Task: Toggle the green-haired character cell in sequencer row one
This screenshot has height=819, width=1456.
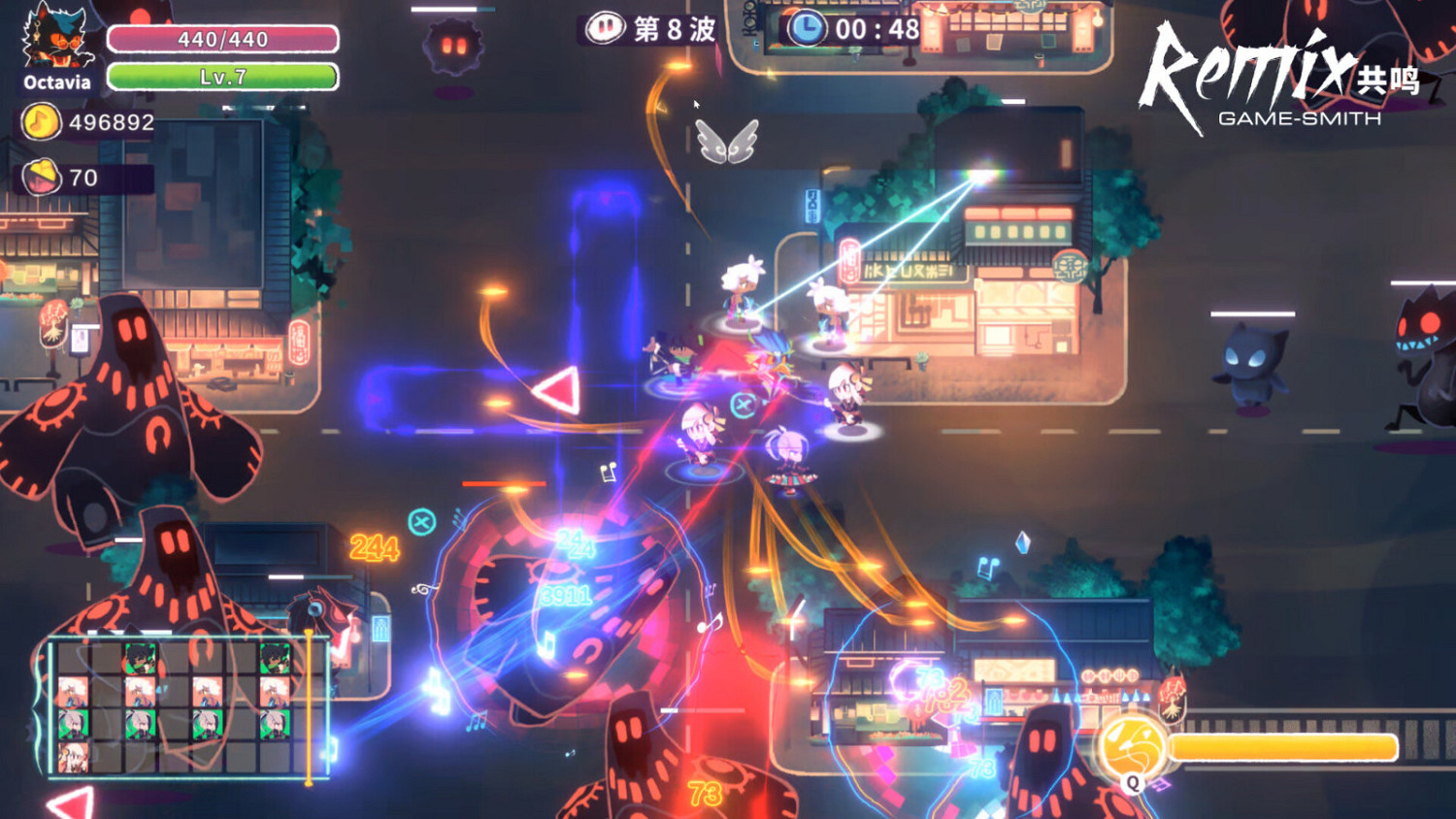Action: [x=140, y=657]
